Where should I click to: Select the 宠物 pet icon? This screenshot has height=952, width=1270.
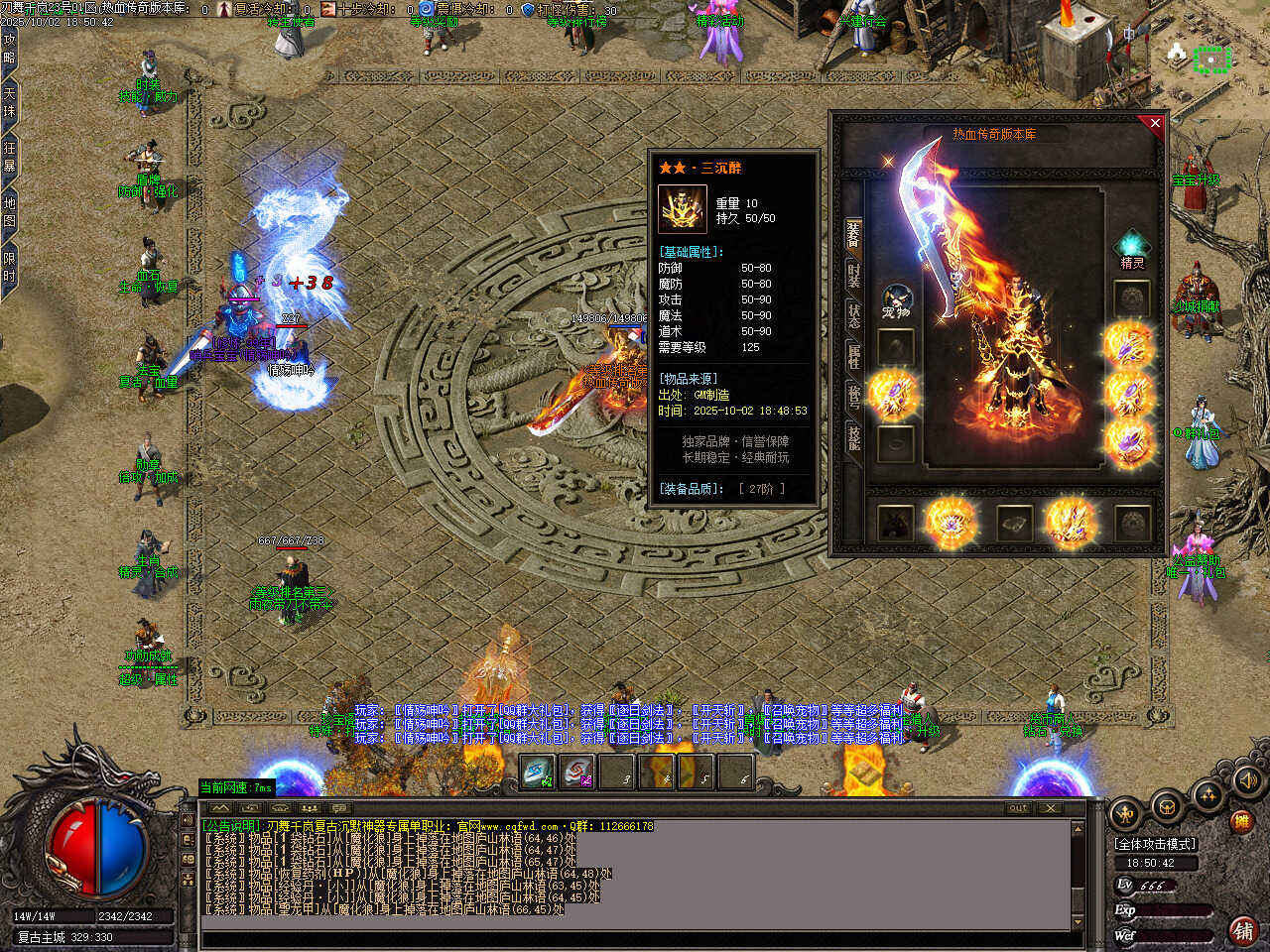896,301
